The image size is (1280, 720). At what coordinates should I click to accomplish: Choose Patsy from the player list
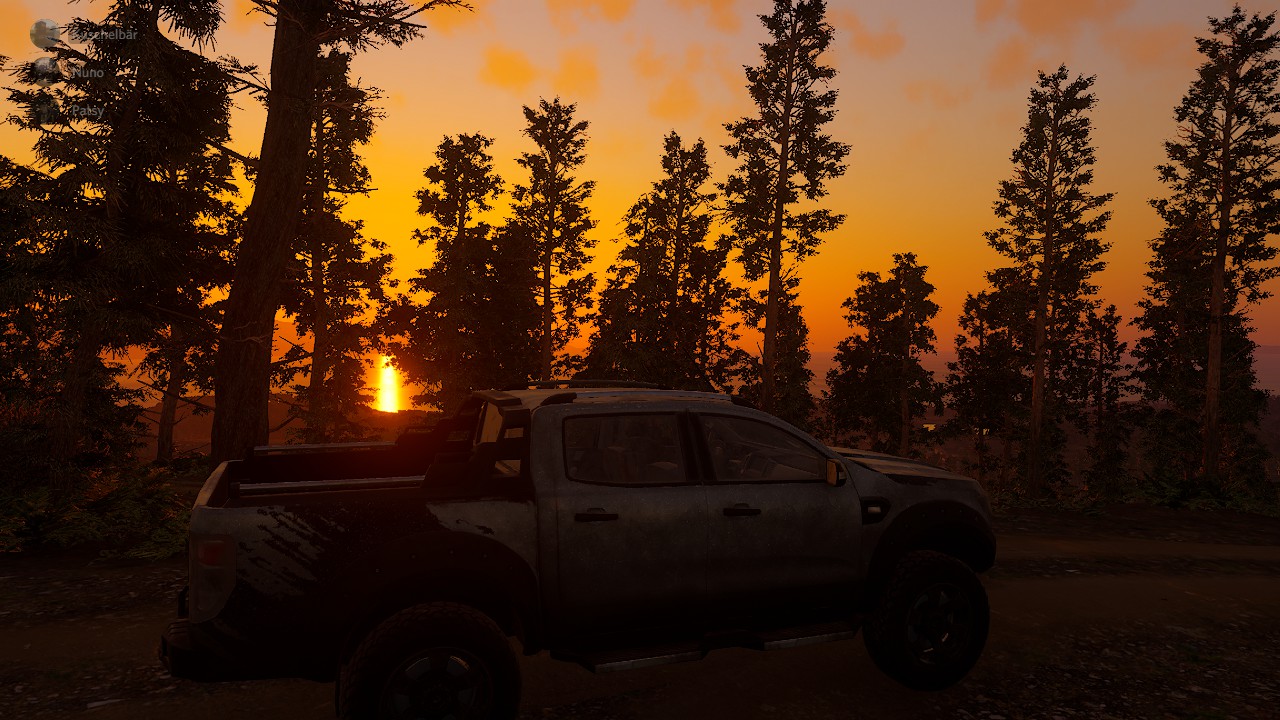tap(86, 110)
